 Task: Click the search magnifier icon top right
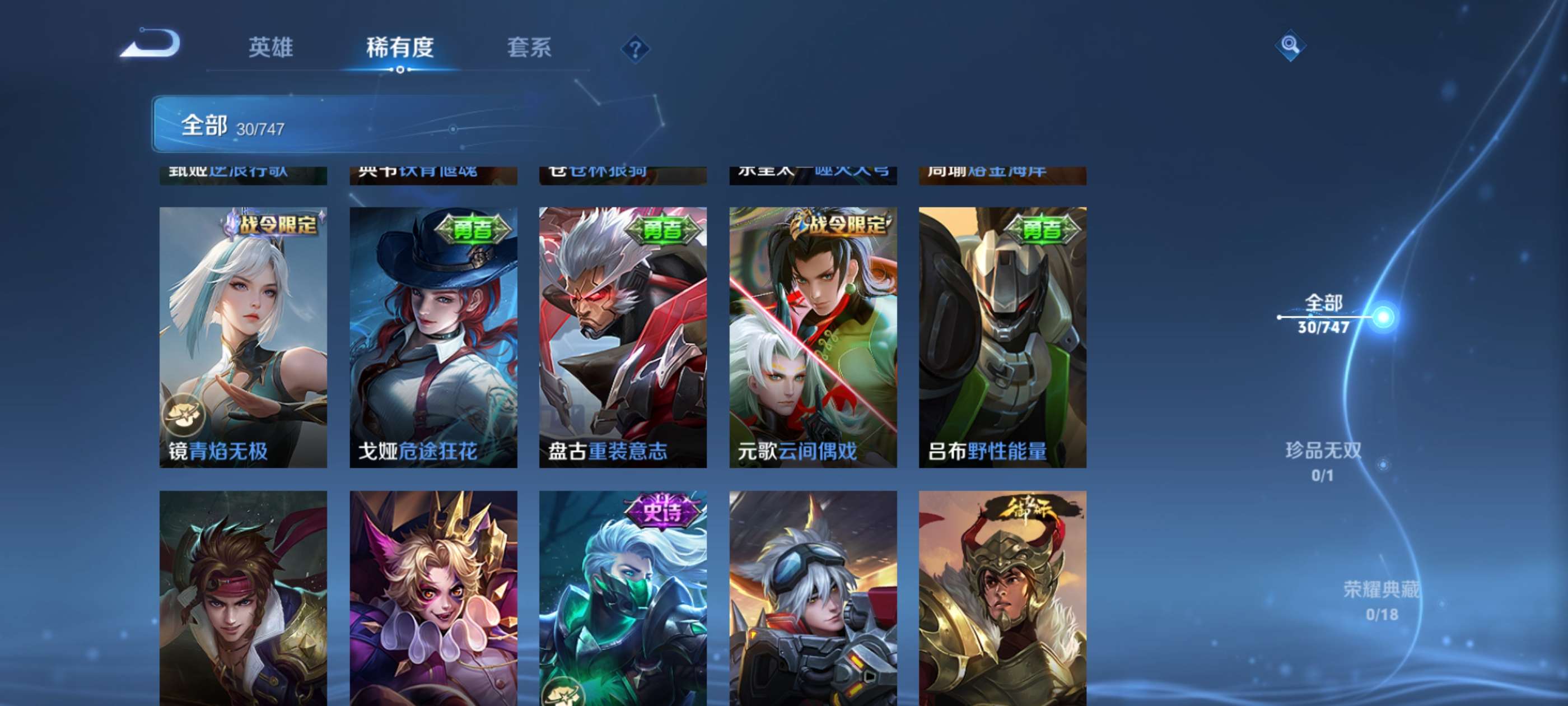(1290, 44)
